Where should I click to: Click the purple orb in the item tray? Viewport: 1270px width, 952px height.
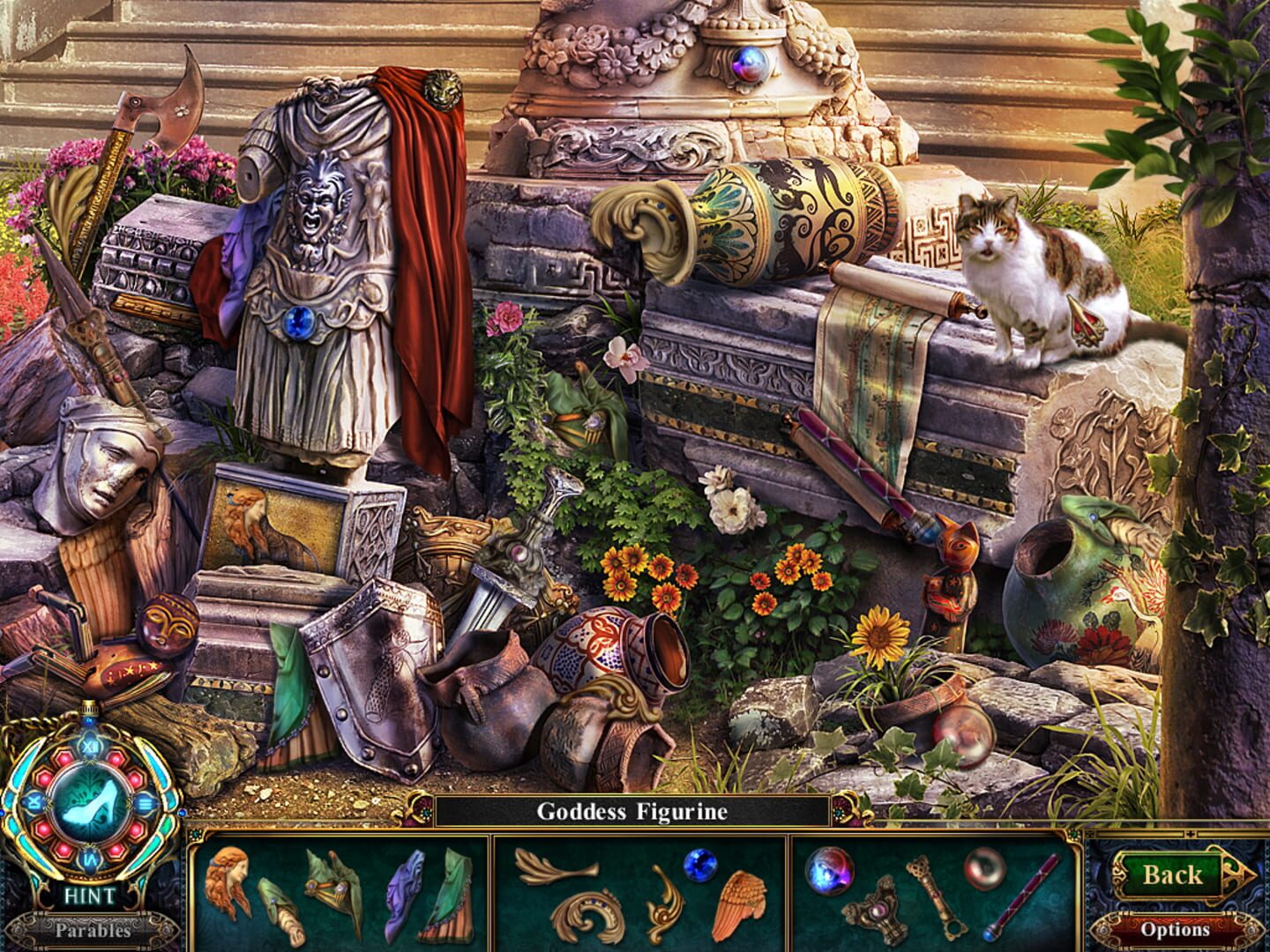(828, 871)
